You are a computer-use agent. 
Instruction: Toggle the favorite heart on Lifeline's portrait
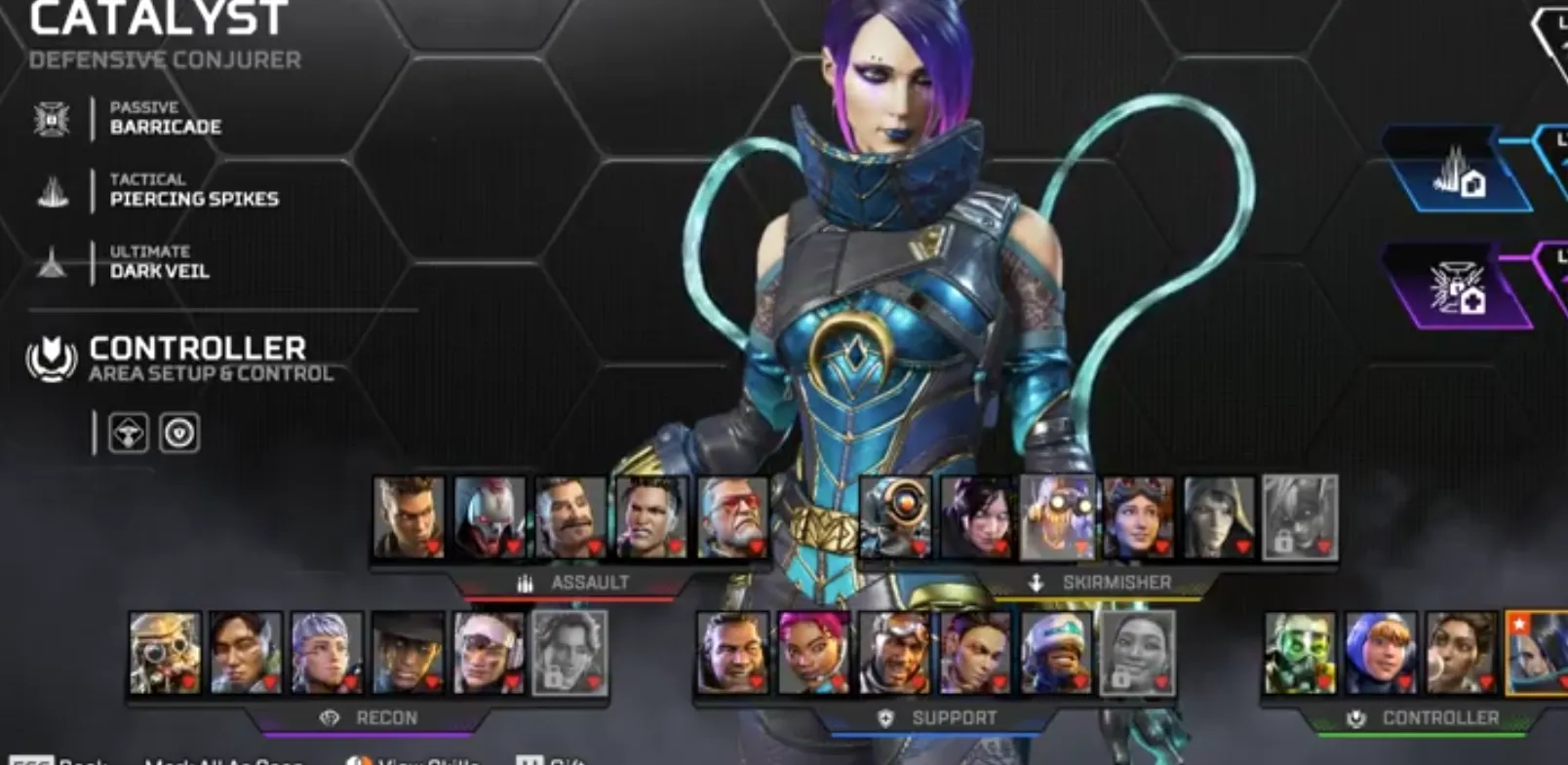837,680
